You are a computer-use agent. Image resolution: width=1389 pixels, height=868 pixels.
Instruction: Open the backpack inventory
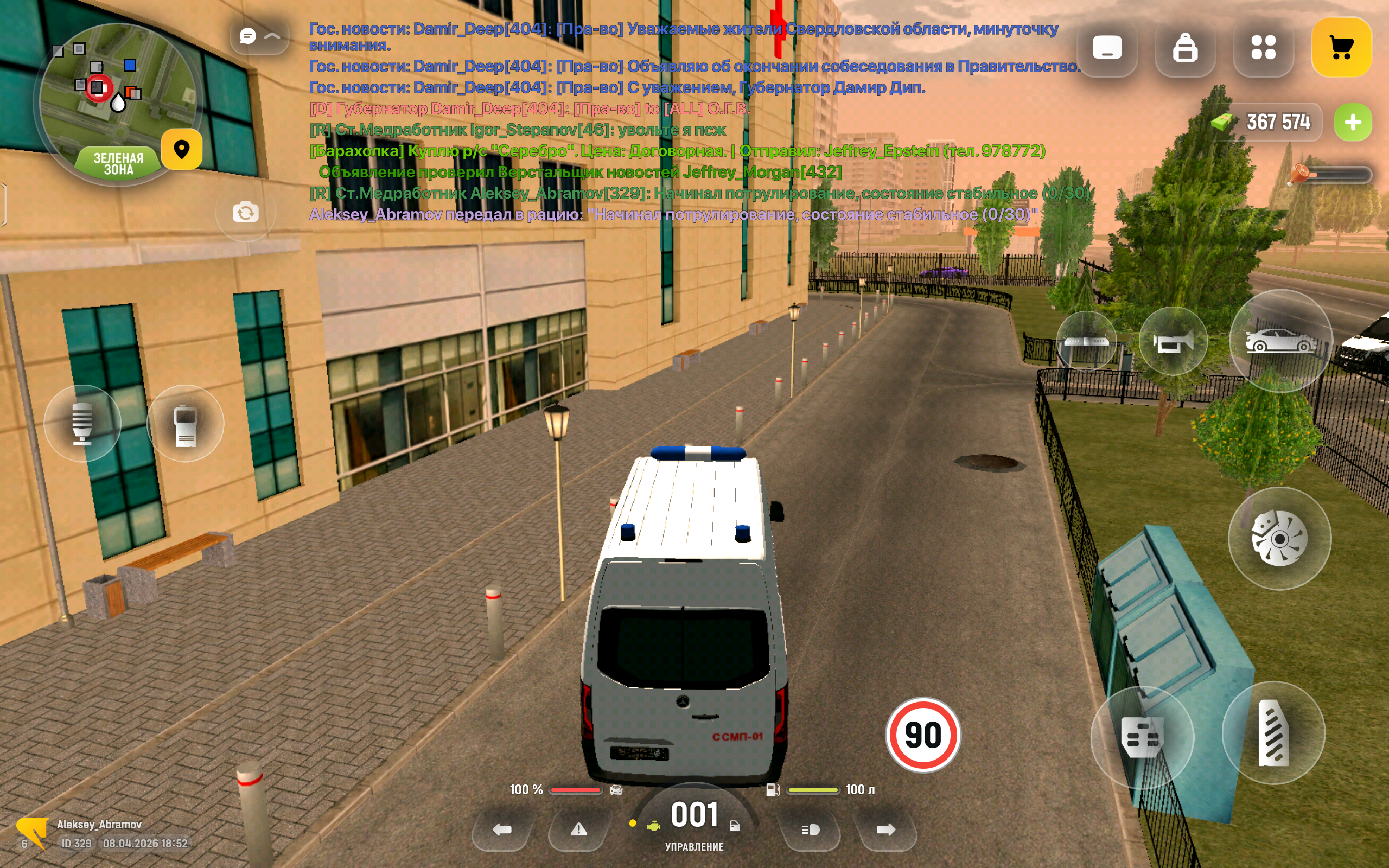pyautogui.click(x=1184, y=47)
